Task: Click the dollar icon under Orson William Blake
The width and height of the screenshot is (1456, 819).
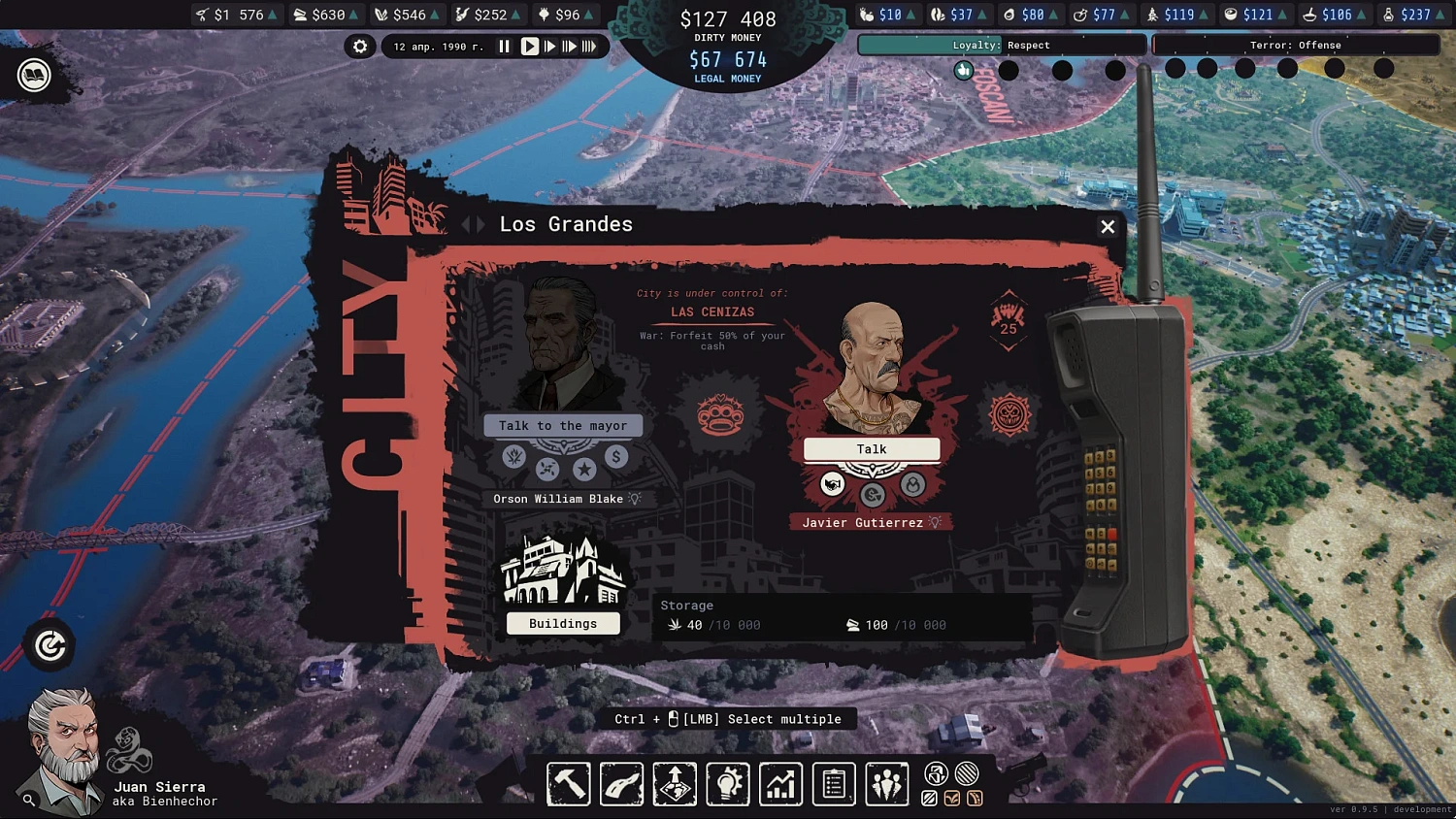Action: pos(616,457)
